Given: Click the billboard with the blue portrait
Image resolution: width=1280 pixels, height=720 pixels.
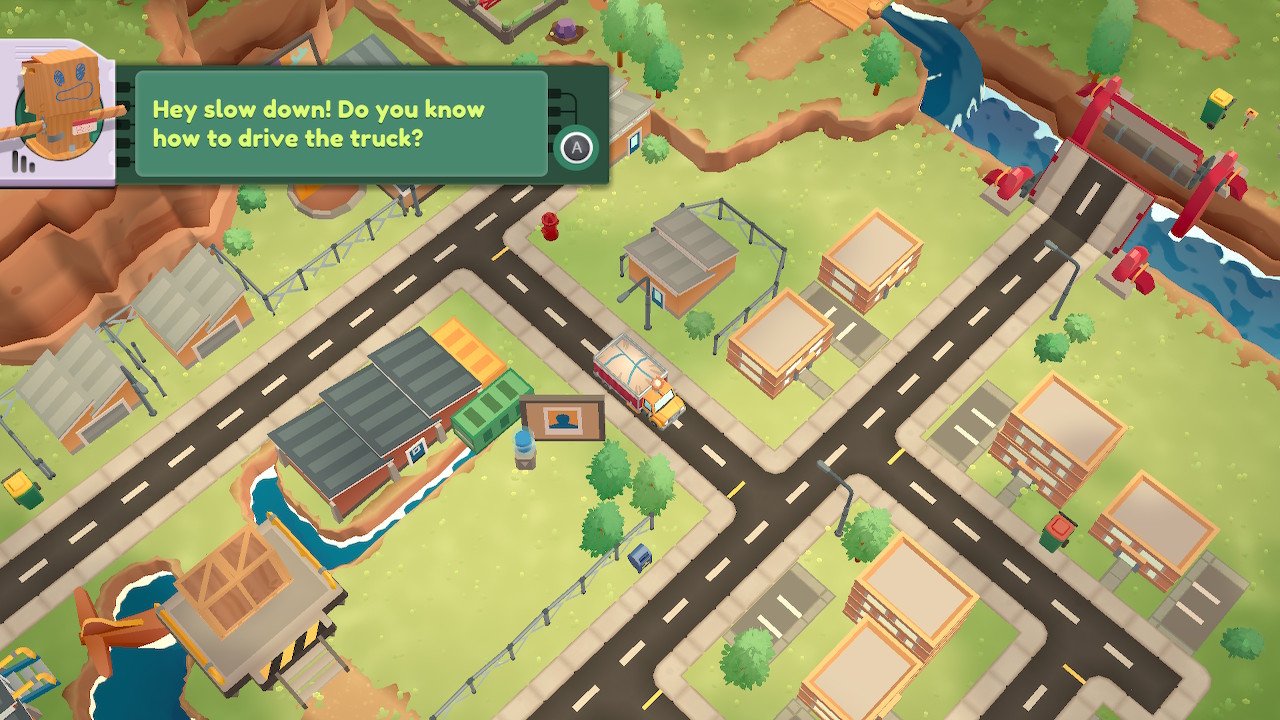Looking at the screenshot, I should pyautogui.click(x=563, y=415).
